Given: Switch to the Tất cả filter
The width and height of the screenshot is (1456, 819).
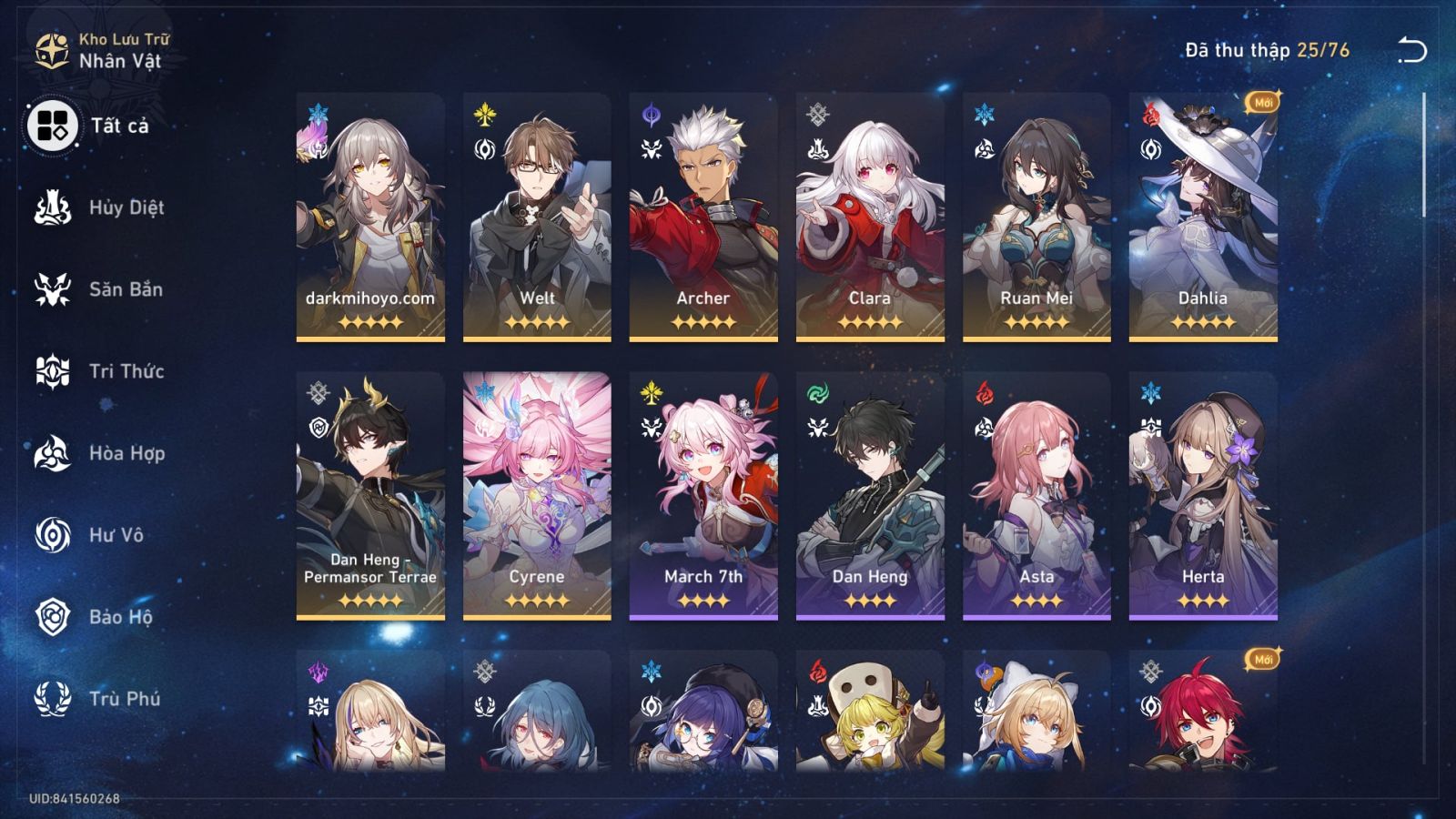Looking at the screenshot, I should (x=53, y=127).
